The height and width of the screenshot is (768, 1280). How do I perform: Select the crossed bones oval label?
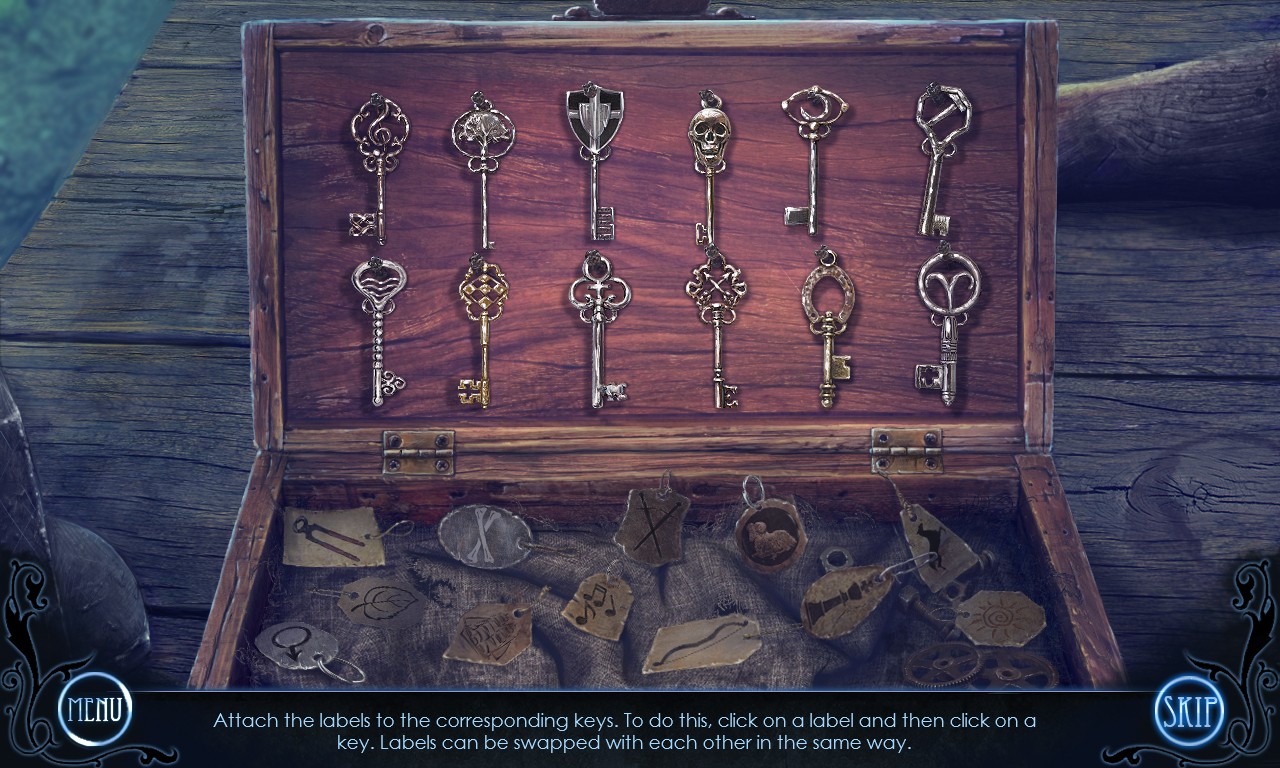click(482, 538)
